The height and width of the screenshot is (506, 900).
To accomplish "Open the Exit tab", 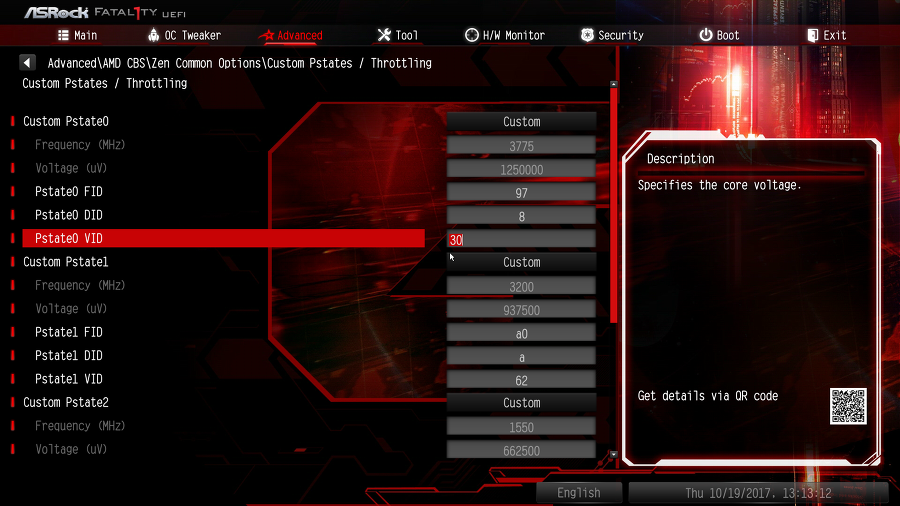I will click(x=827, y=35).
